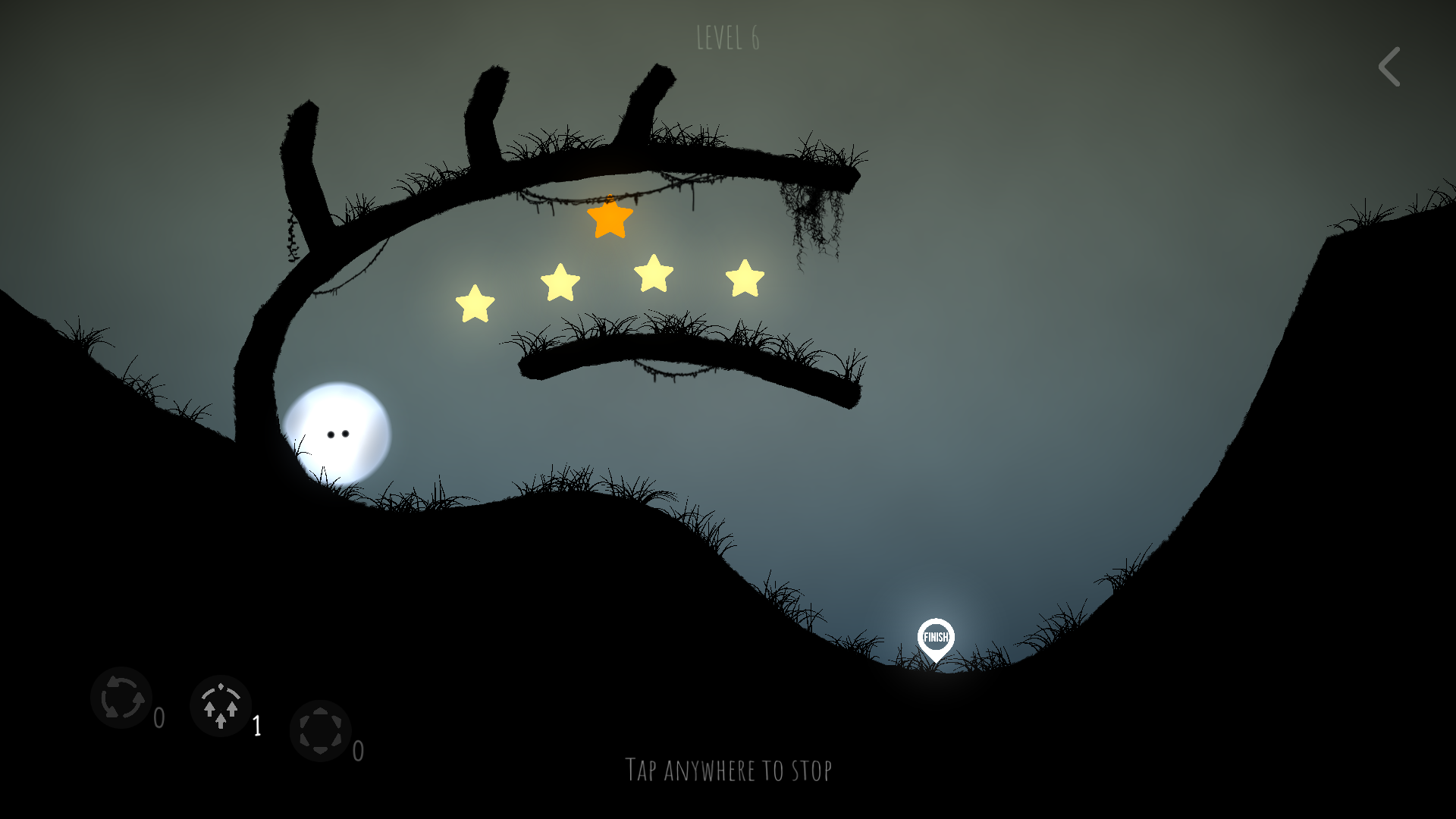
Task: Click the second yellow star from the left
Action: coord(560,282)
